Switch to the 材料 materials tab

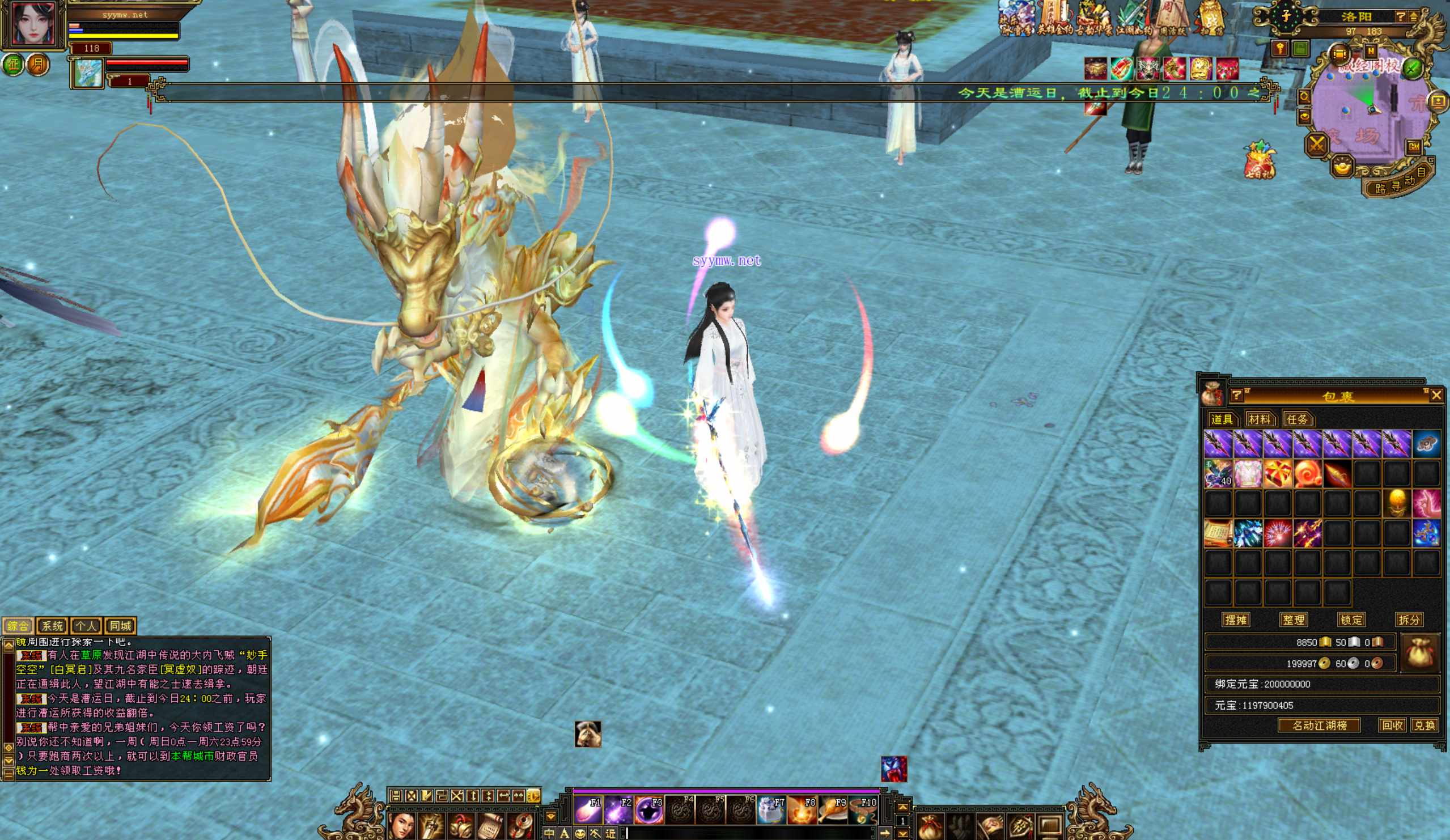(x=1259, y=419)
